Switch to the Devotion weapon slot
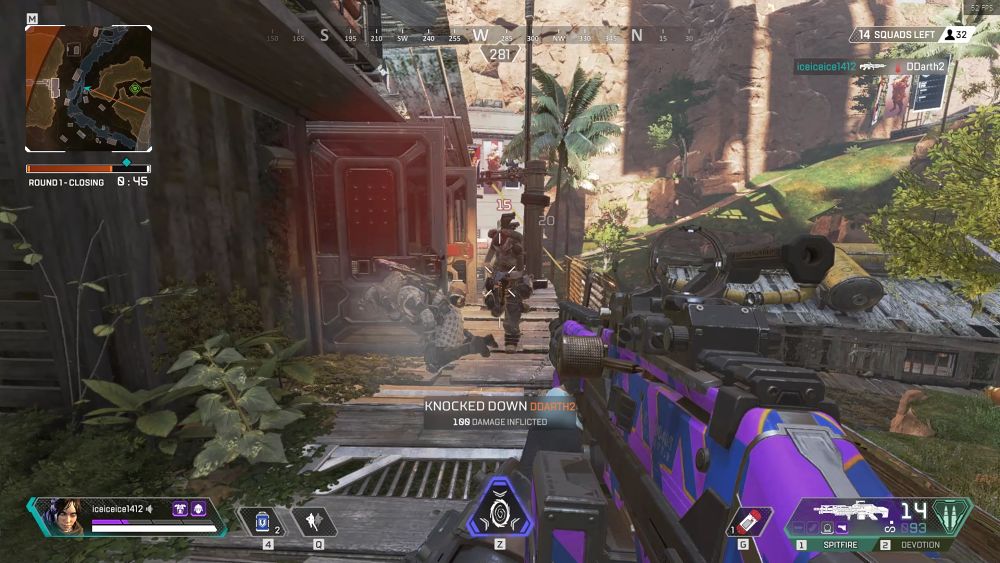The height and width of the screenshot is (563, 1000). point(914,545)
